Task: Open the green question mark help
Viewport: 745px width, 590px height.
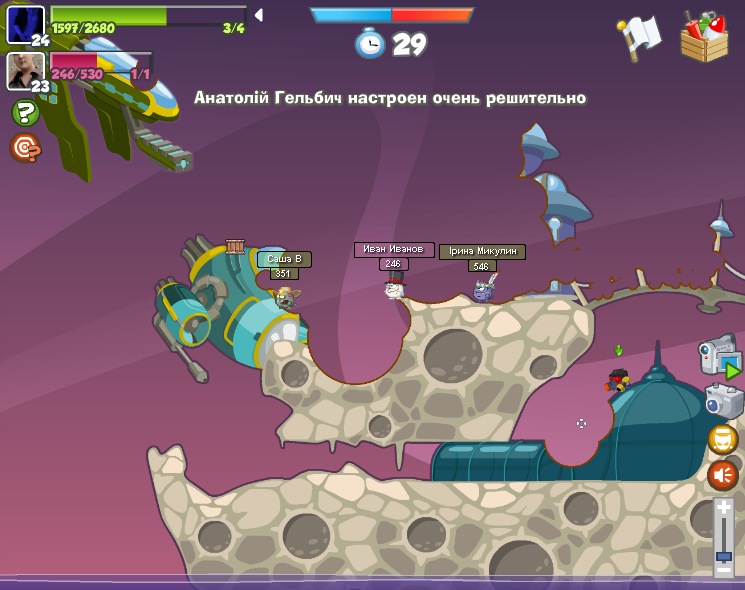Action: click(x=24, y=112)
